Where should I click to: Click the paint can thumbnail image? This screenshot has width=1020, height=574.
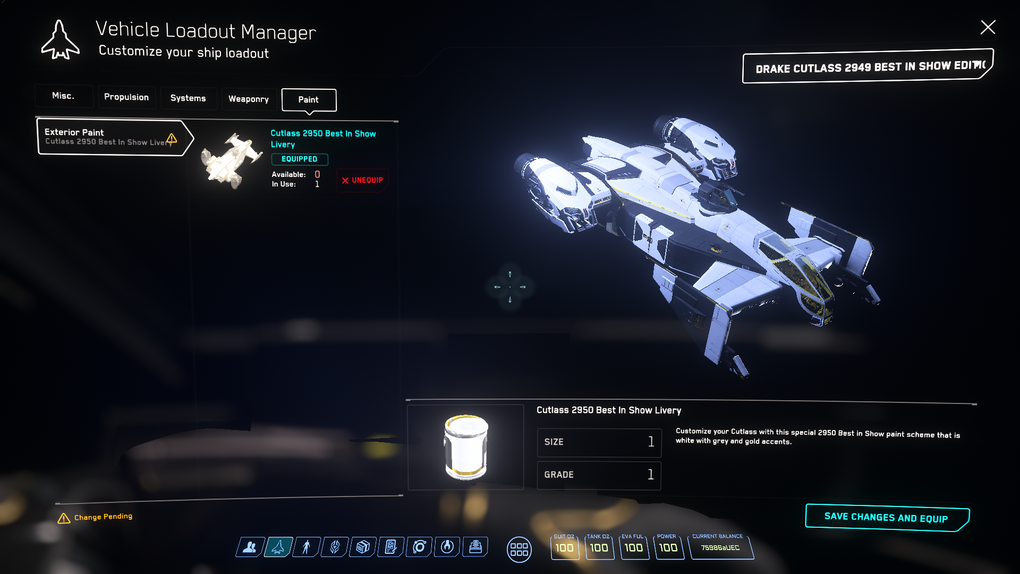(466, 446)
